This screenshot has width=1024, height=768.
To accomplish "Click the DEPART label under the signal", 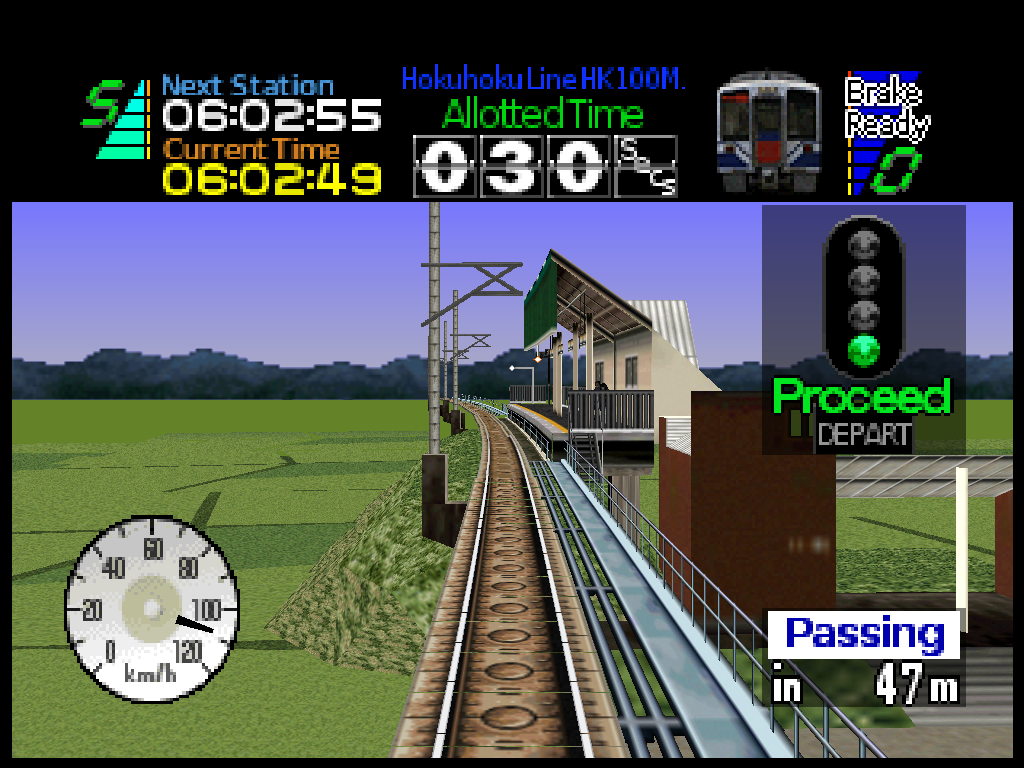I will (x=864, y=435).
